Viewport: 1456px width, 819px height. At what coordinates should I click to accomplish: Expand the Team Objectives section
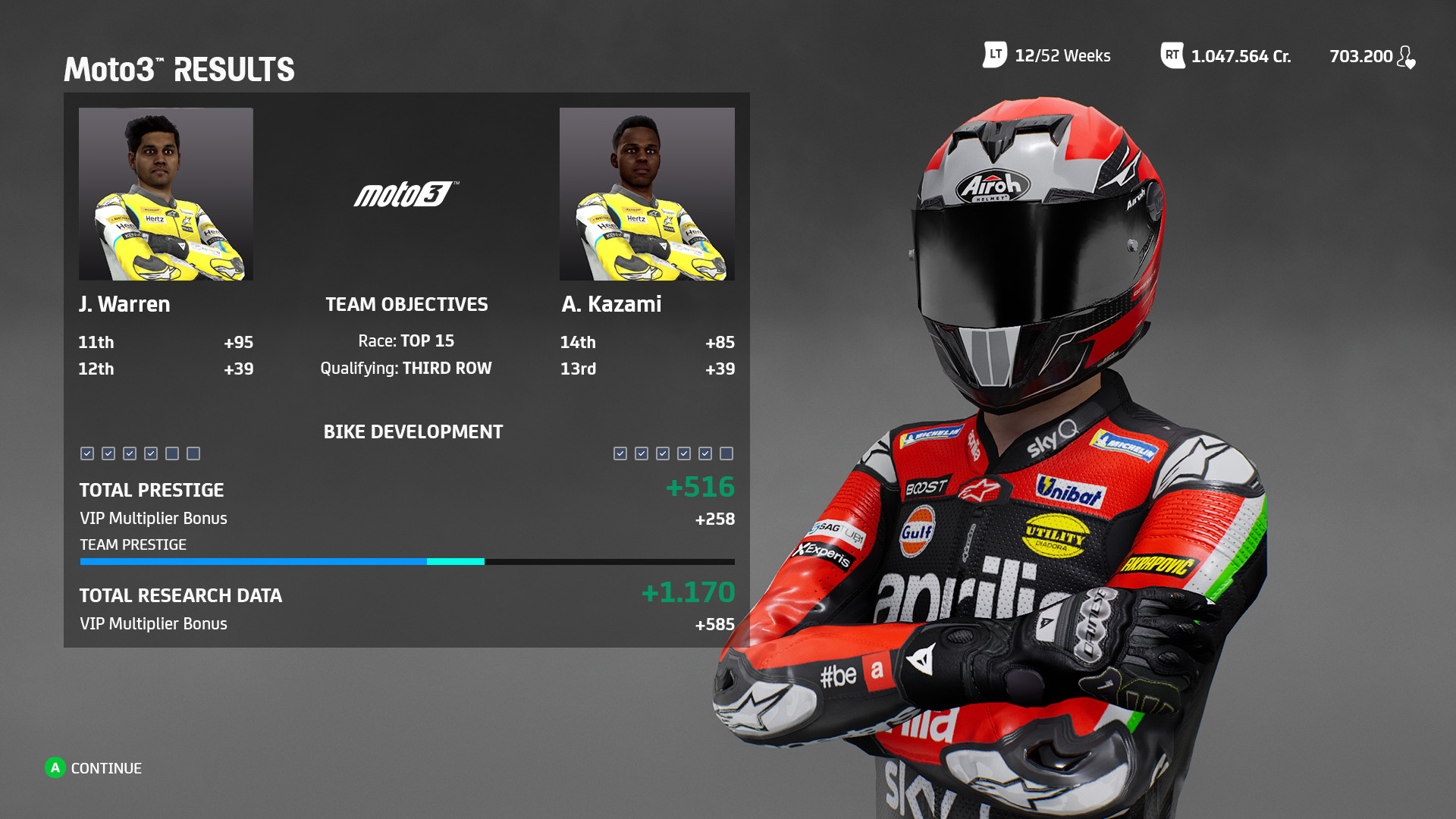coord(406,304)
